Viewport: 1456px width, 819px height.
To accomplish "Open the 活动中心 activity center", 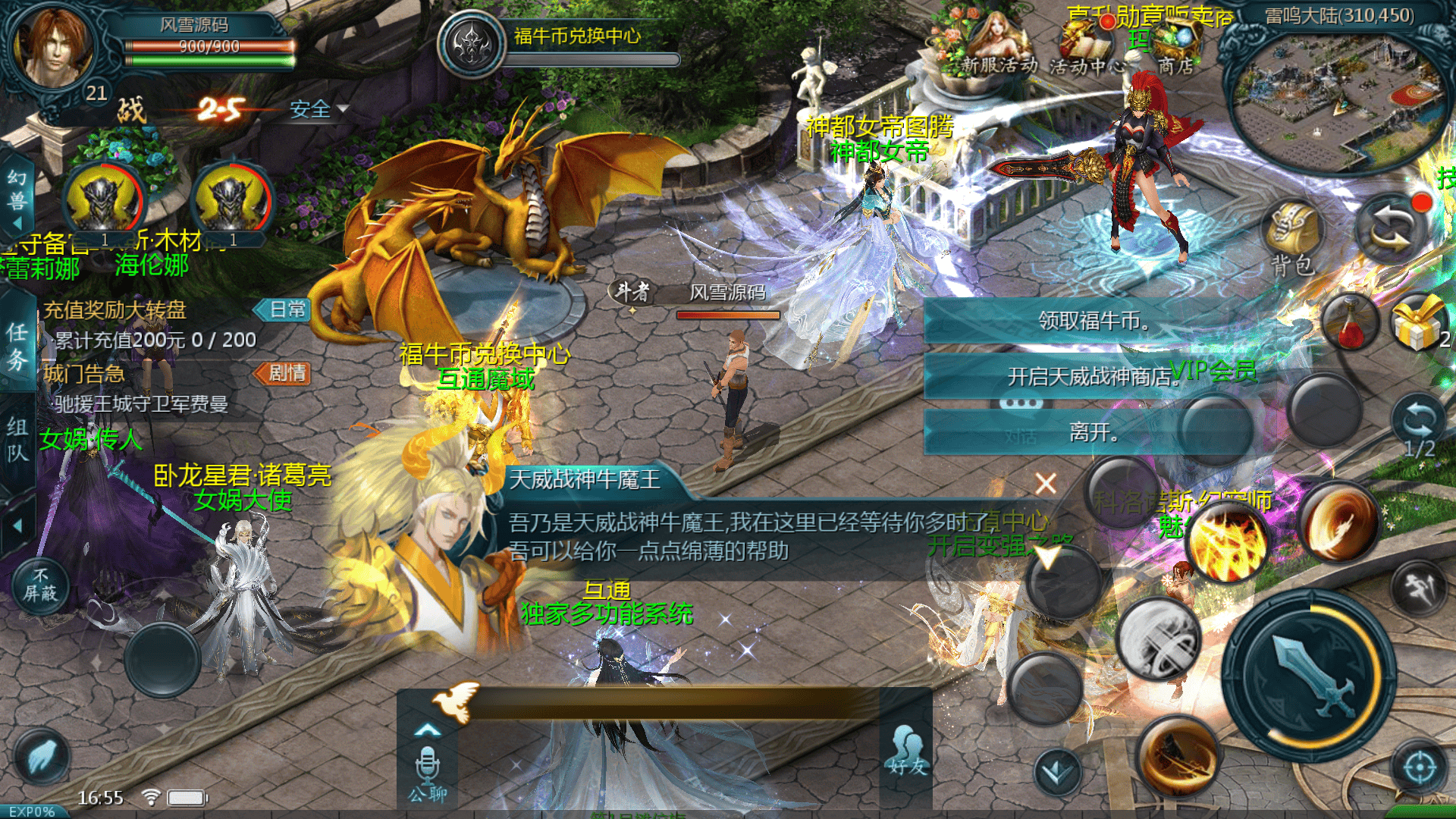I will (x=1084, y=50).
